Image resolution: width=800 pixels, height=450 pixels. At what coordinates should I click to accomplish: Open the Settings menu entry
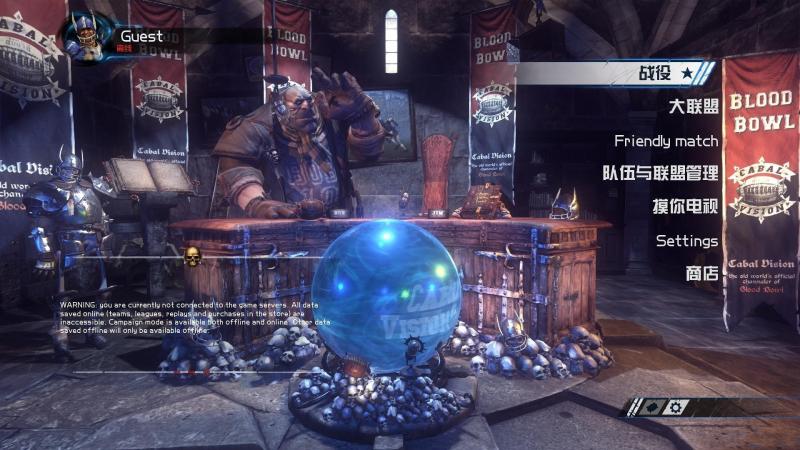coord(687,240)
